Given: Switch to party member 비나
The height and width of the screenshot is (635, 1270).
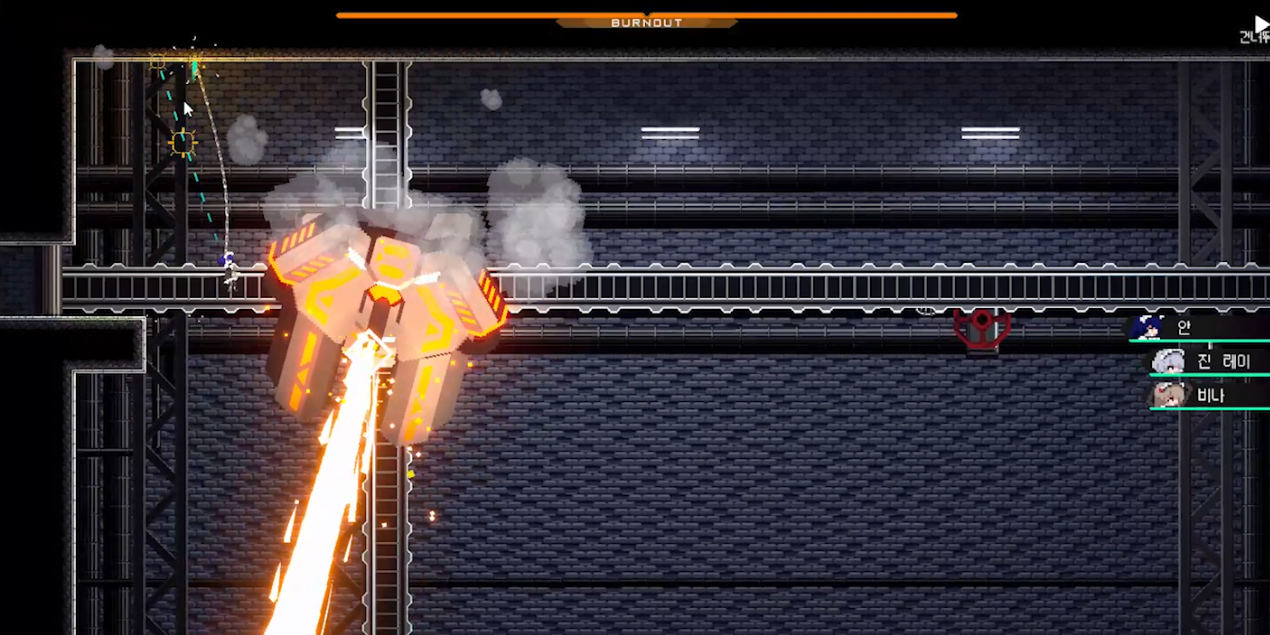Looking at the screenshot, I should pos(1207,395).
